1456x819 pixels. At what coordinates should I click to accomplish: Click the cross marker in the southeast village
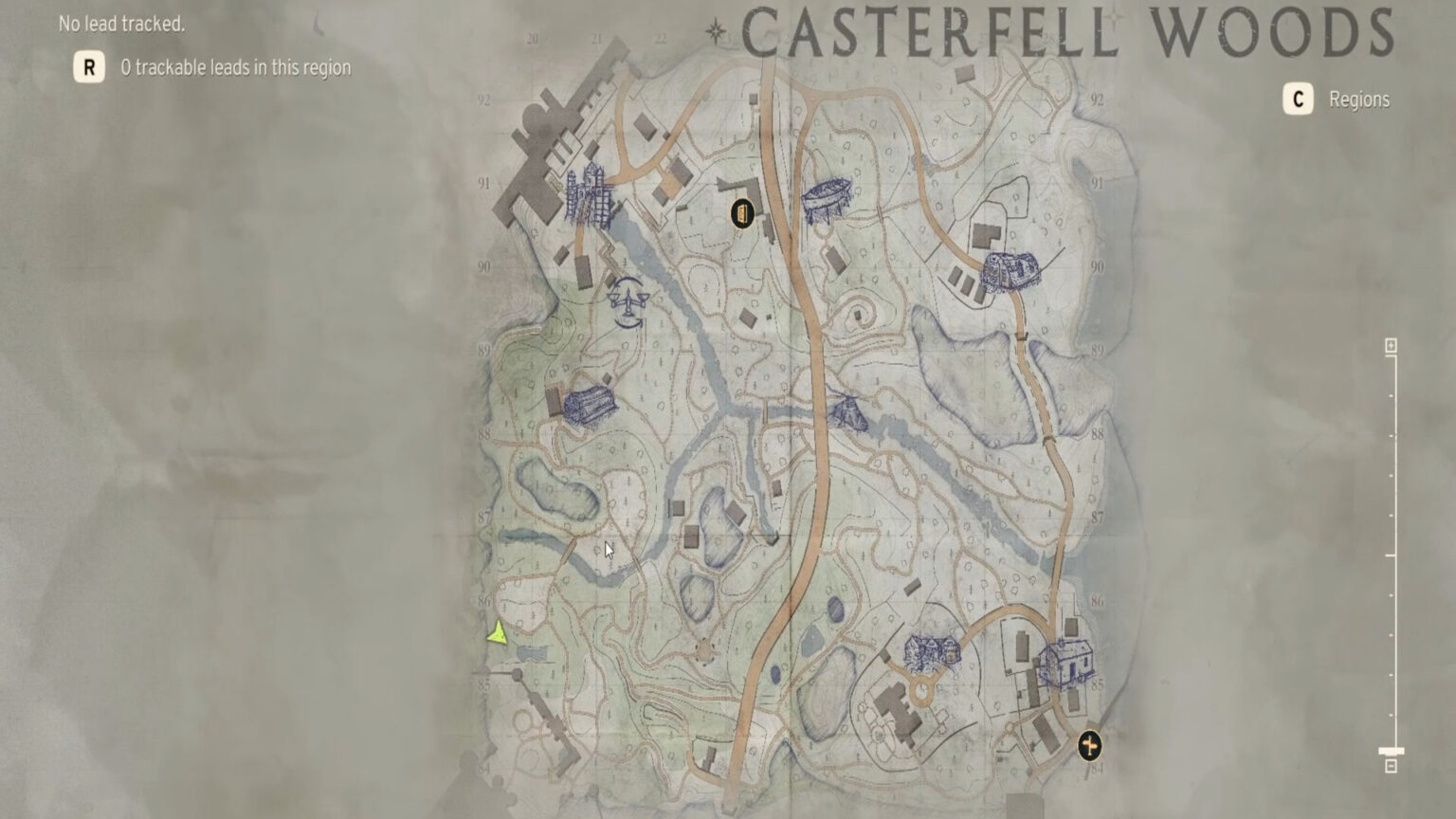pyautogui.click(x=1090, y=745)
